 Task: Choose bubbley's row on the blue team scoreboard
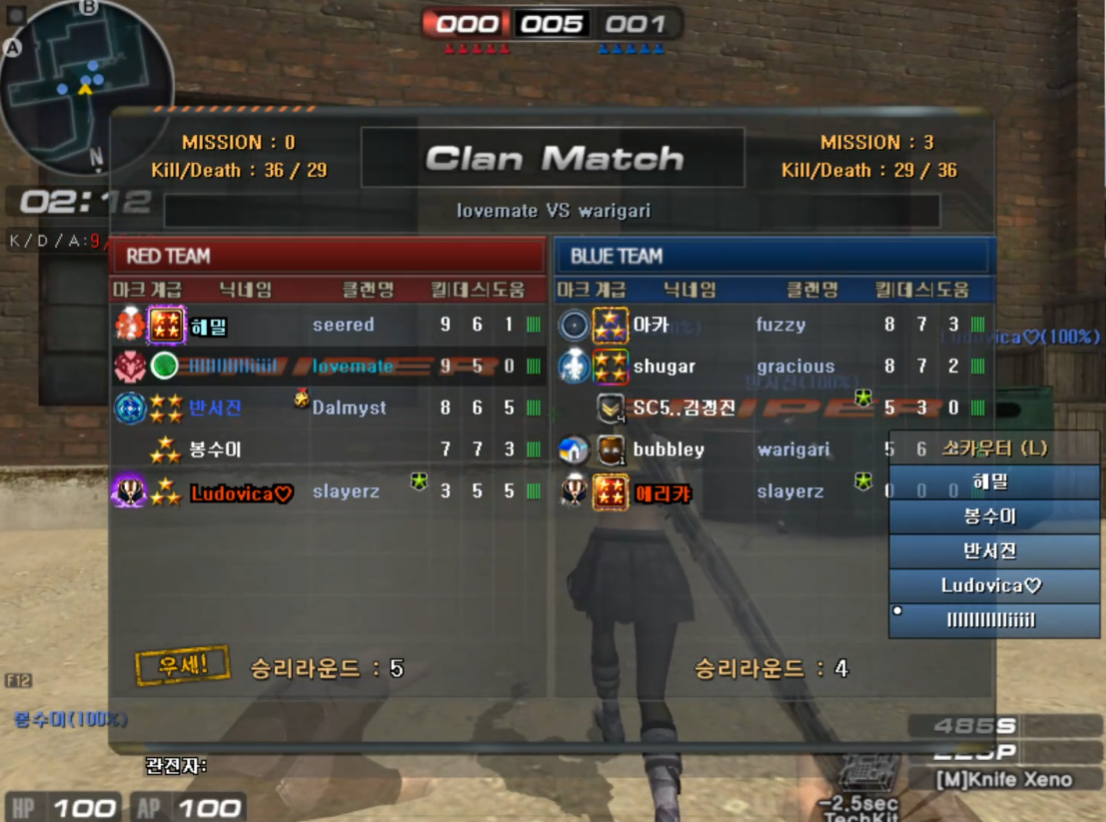[x=720, y=450]
